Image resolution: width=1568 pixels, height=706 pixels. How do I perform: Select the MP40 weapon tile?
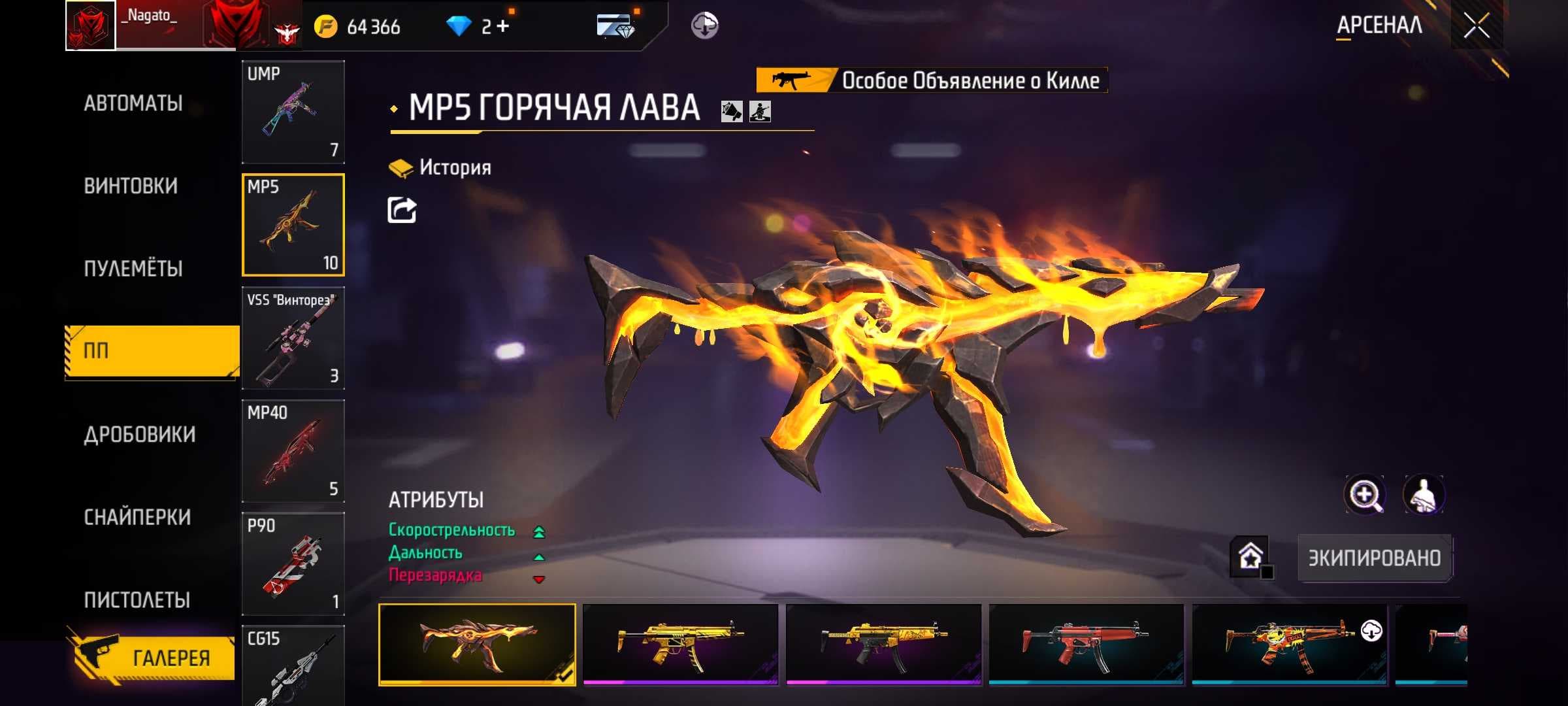[x=293, y=451]
